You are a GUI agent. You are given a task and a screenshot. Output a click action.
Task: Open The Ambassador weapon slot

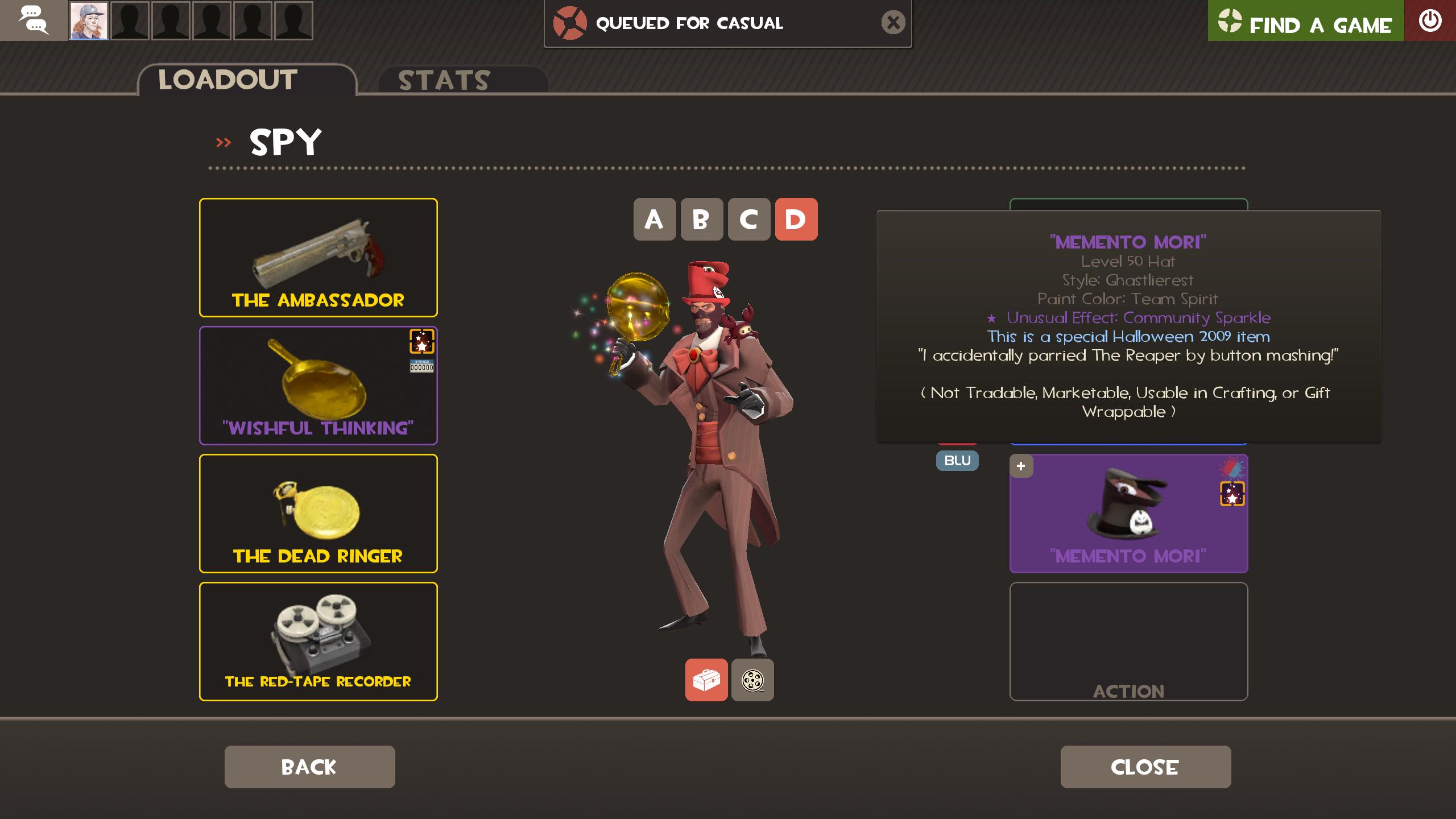318,258
